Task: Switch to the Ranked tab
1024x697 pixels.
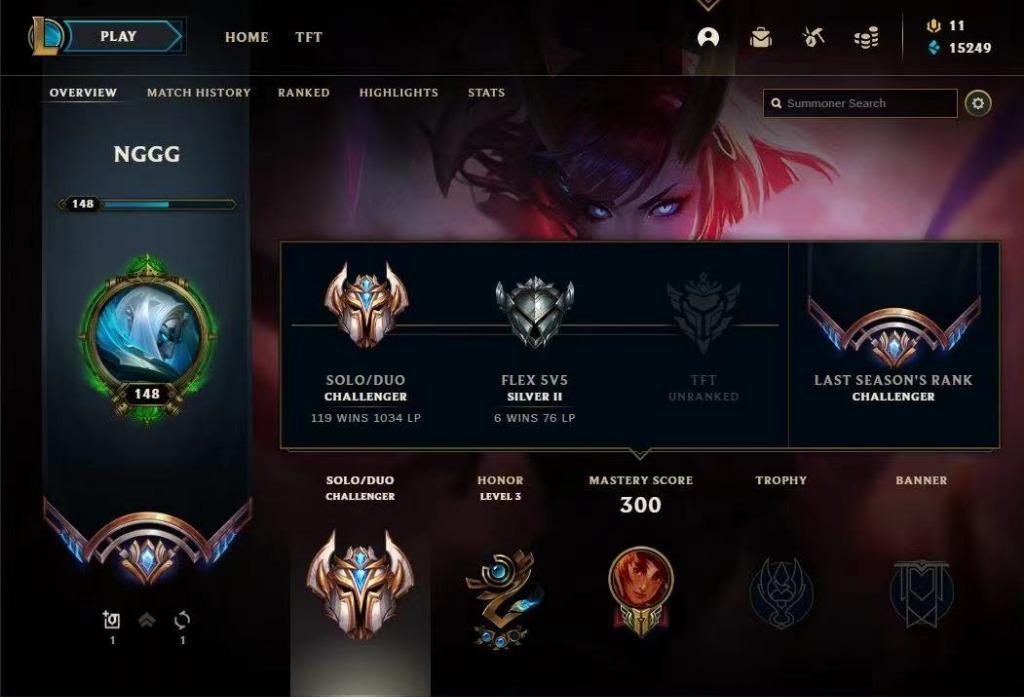Action: (x=304, y=93)
